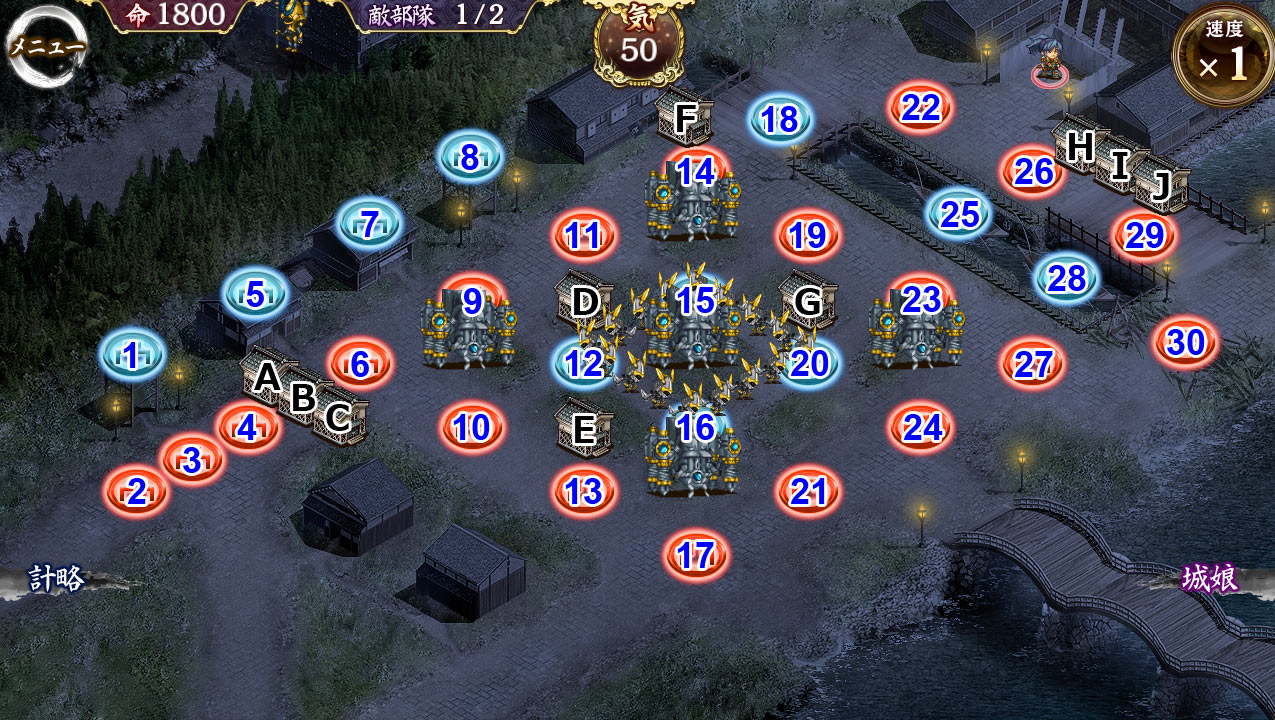Select red deployment tile 11
The width and height of the screenshot is (1275, 720).
pyautogui.click(x=584, y=236)
